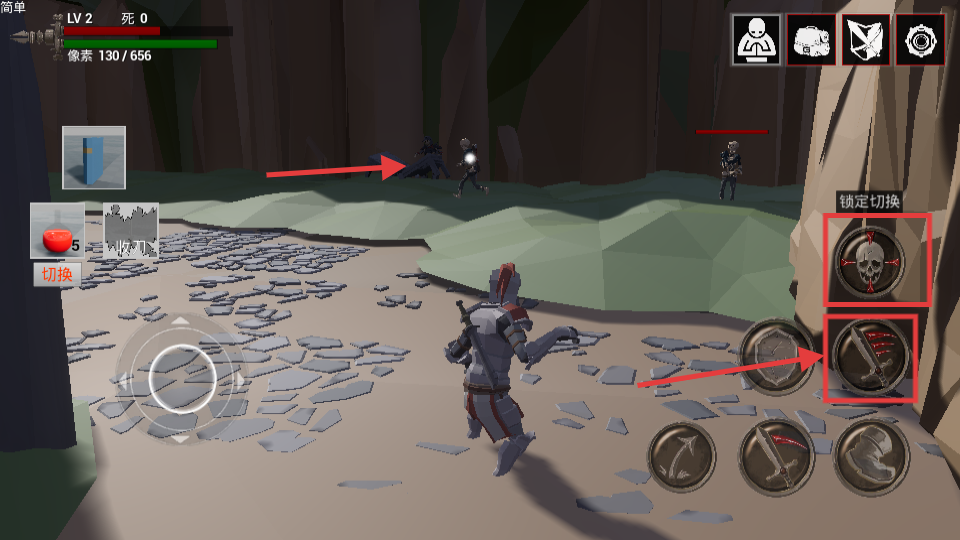
Task: Tap the skull lock-on switch button
Action: click(x=870, y=261)
